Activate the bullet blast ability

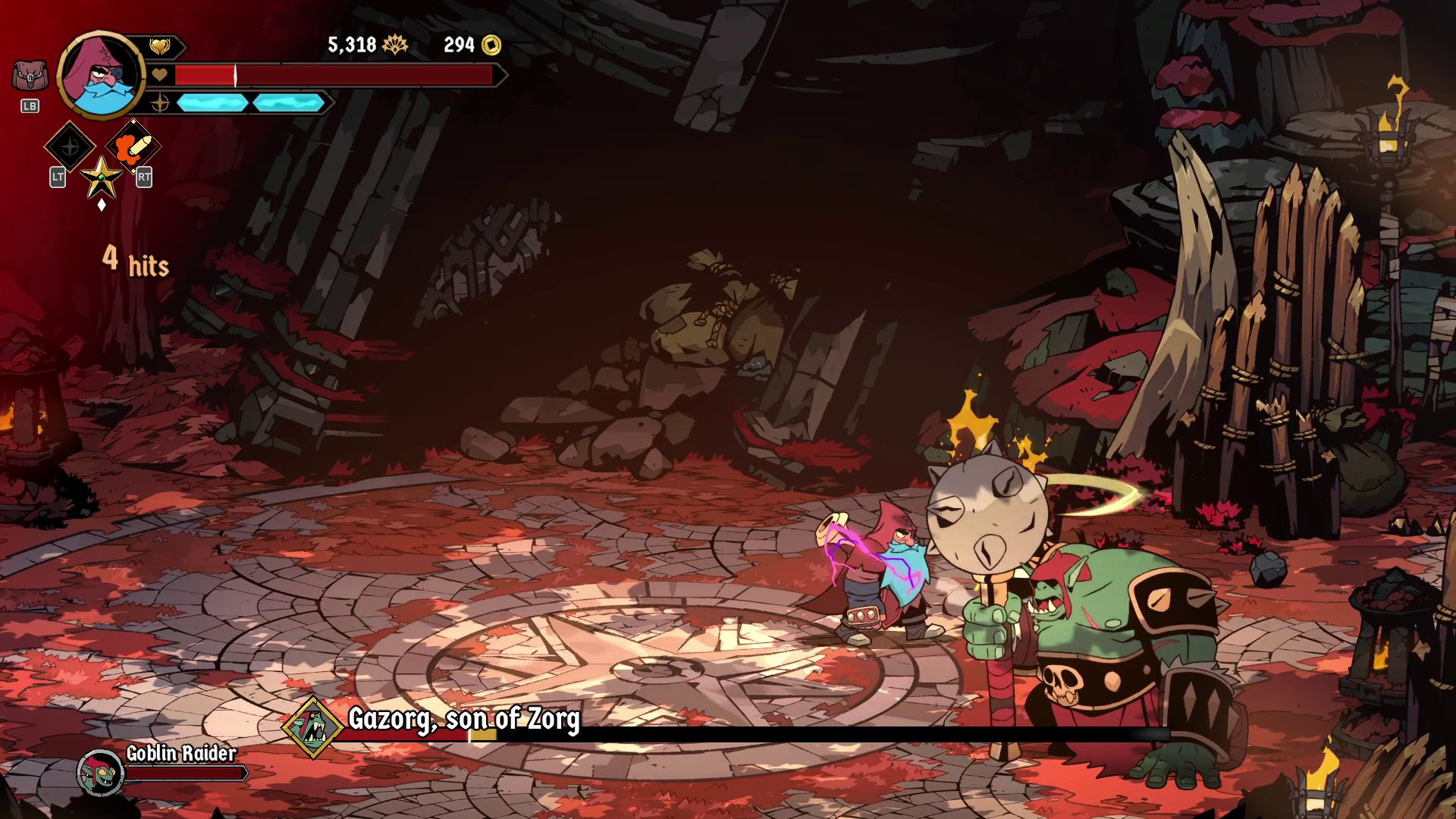pyautogui.click(x=133, y=146)
